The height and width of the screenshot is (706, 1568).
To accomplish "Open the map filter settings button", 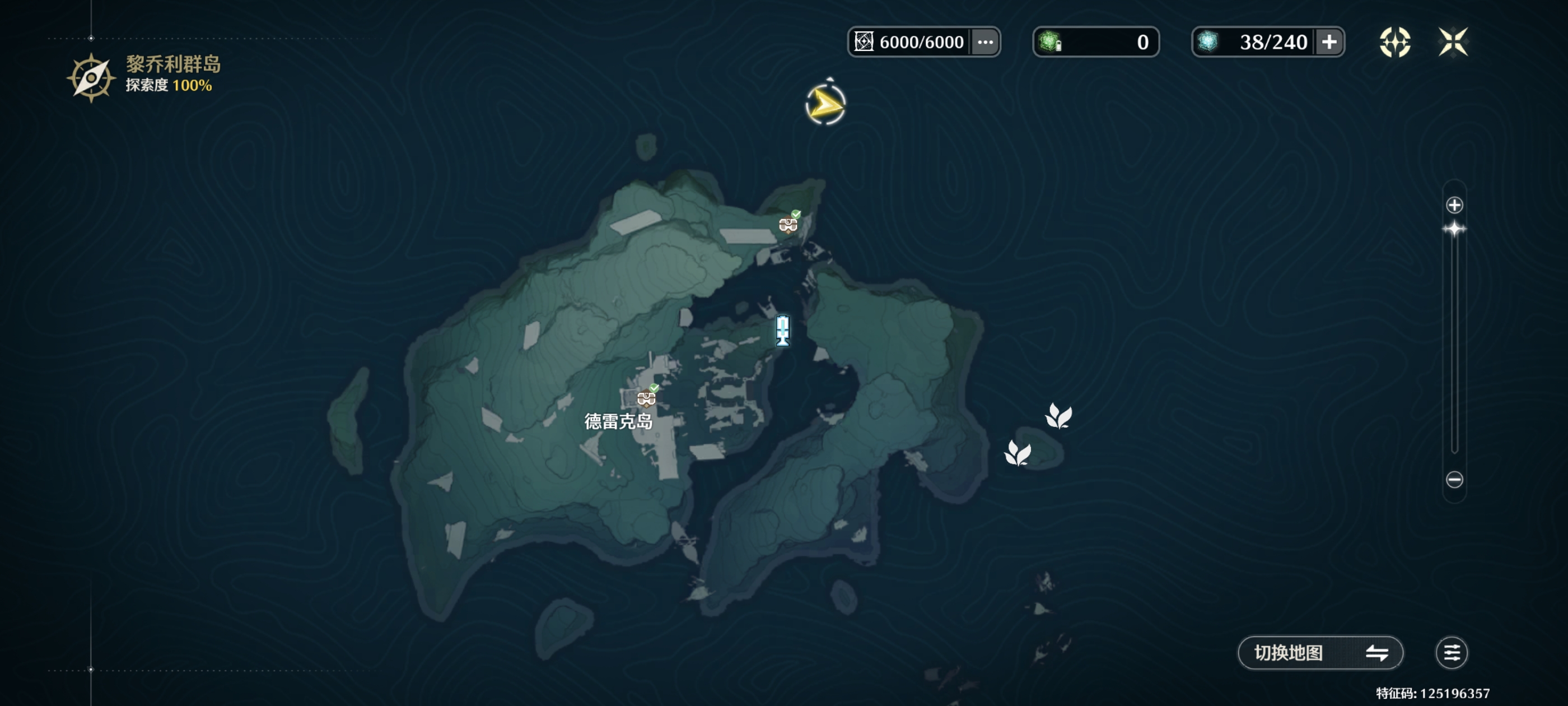I will [x=1451, y=653].
